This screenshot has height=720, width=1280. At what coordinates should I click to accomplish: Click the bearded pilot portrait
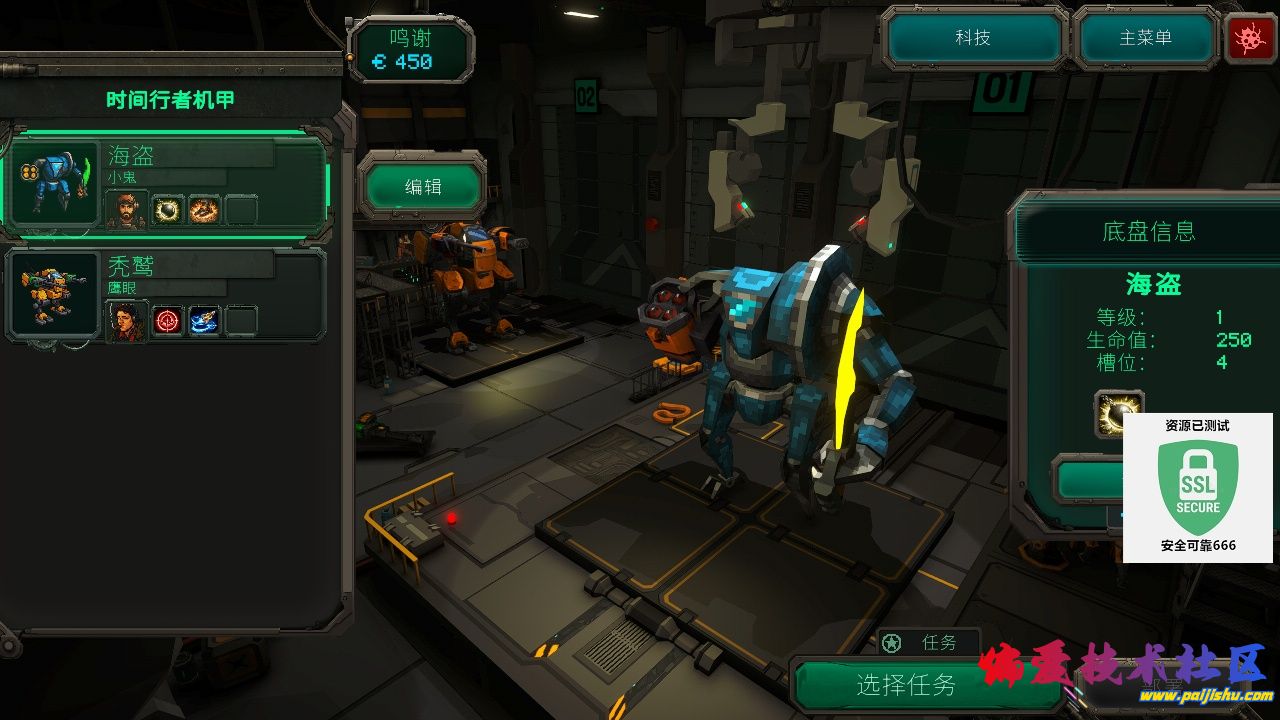126,209
